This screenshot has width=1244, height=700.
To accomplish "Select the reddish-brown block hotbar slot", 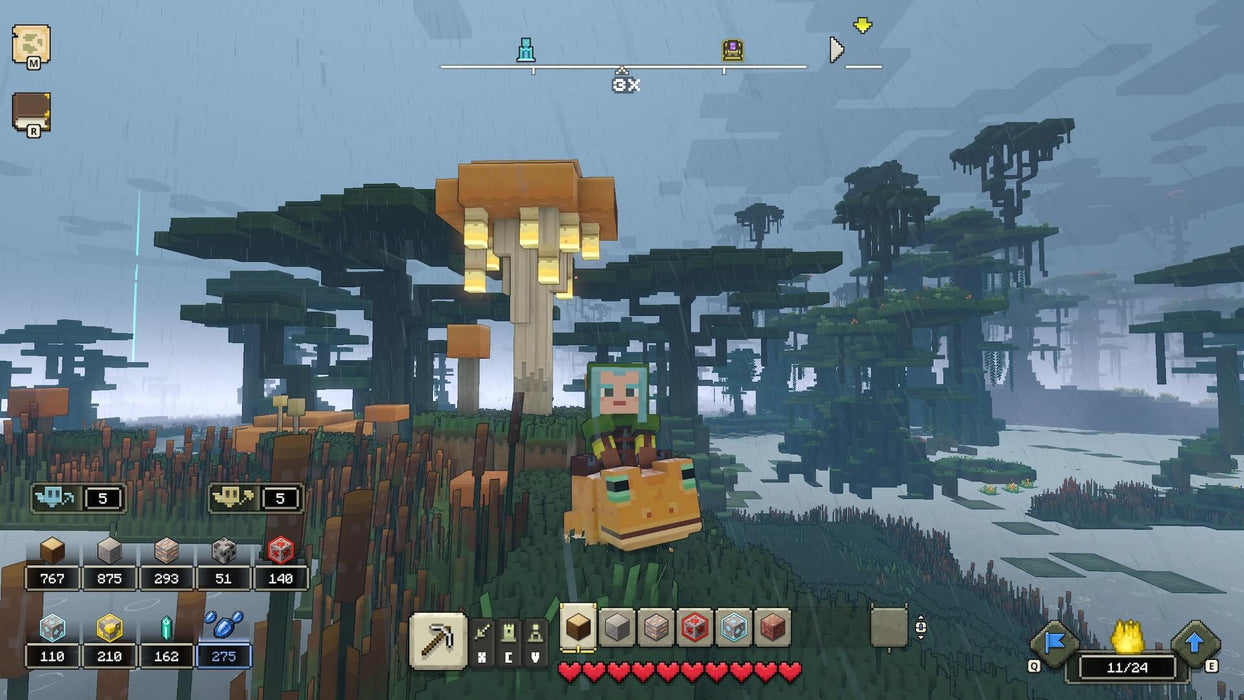I will (x=772, y=628).
